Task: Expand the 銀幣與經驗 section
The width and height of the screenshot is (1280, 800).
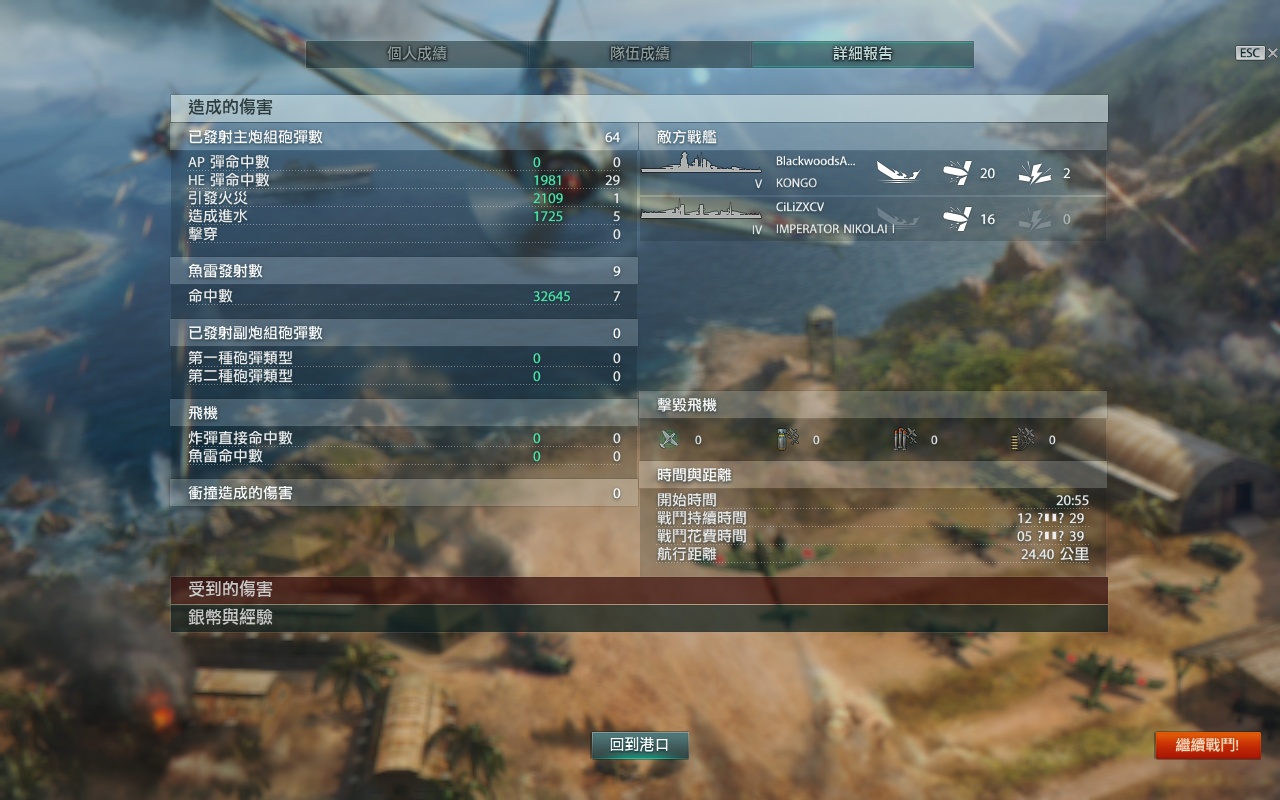Action: (x=639, y=618)
